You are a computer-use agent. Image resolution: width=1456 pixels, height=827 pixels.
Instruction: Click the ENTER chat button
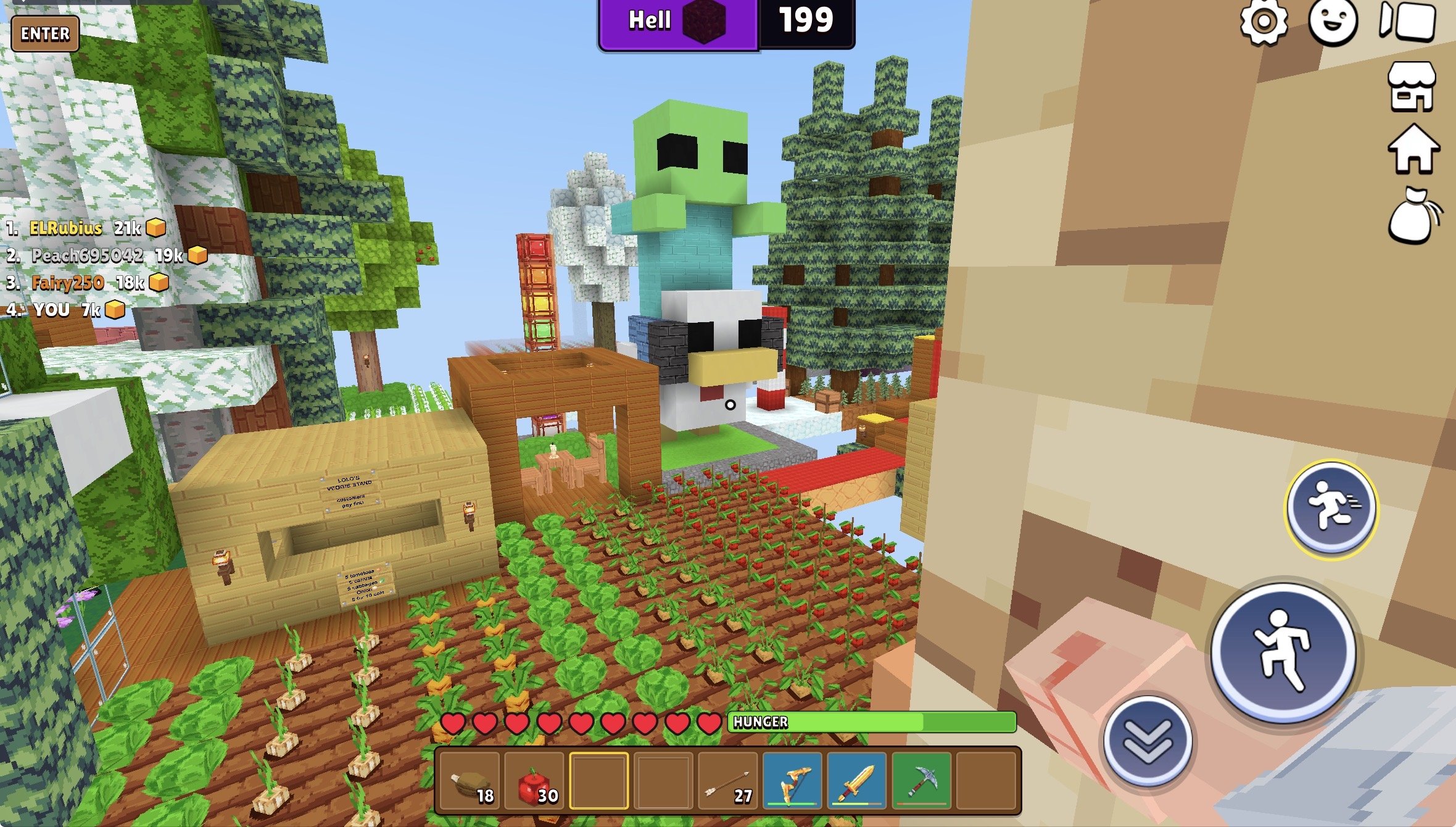tap(45, 33)
